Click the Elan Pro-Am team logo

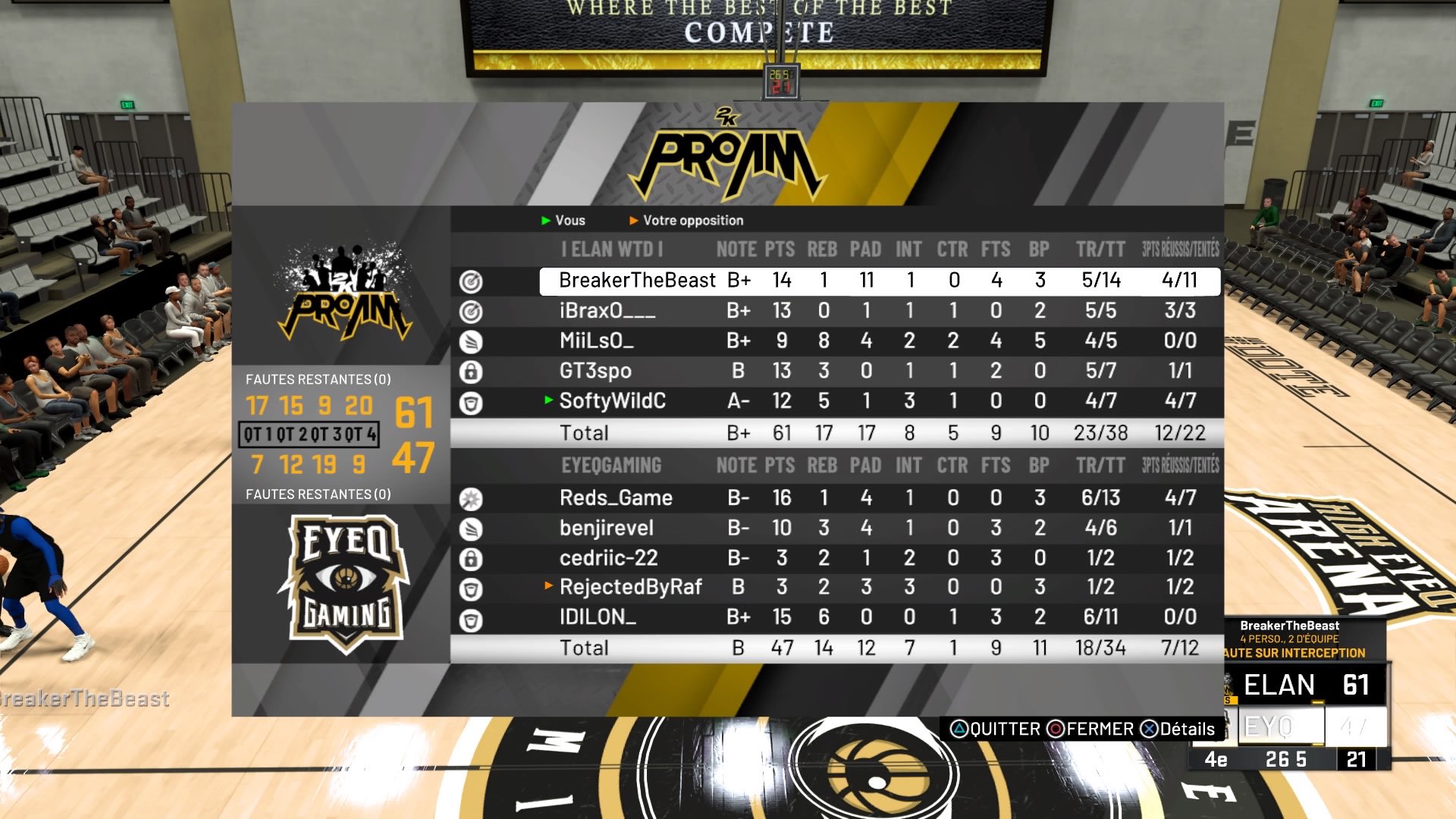(x=345, y=293)
